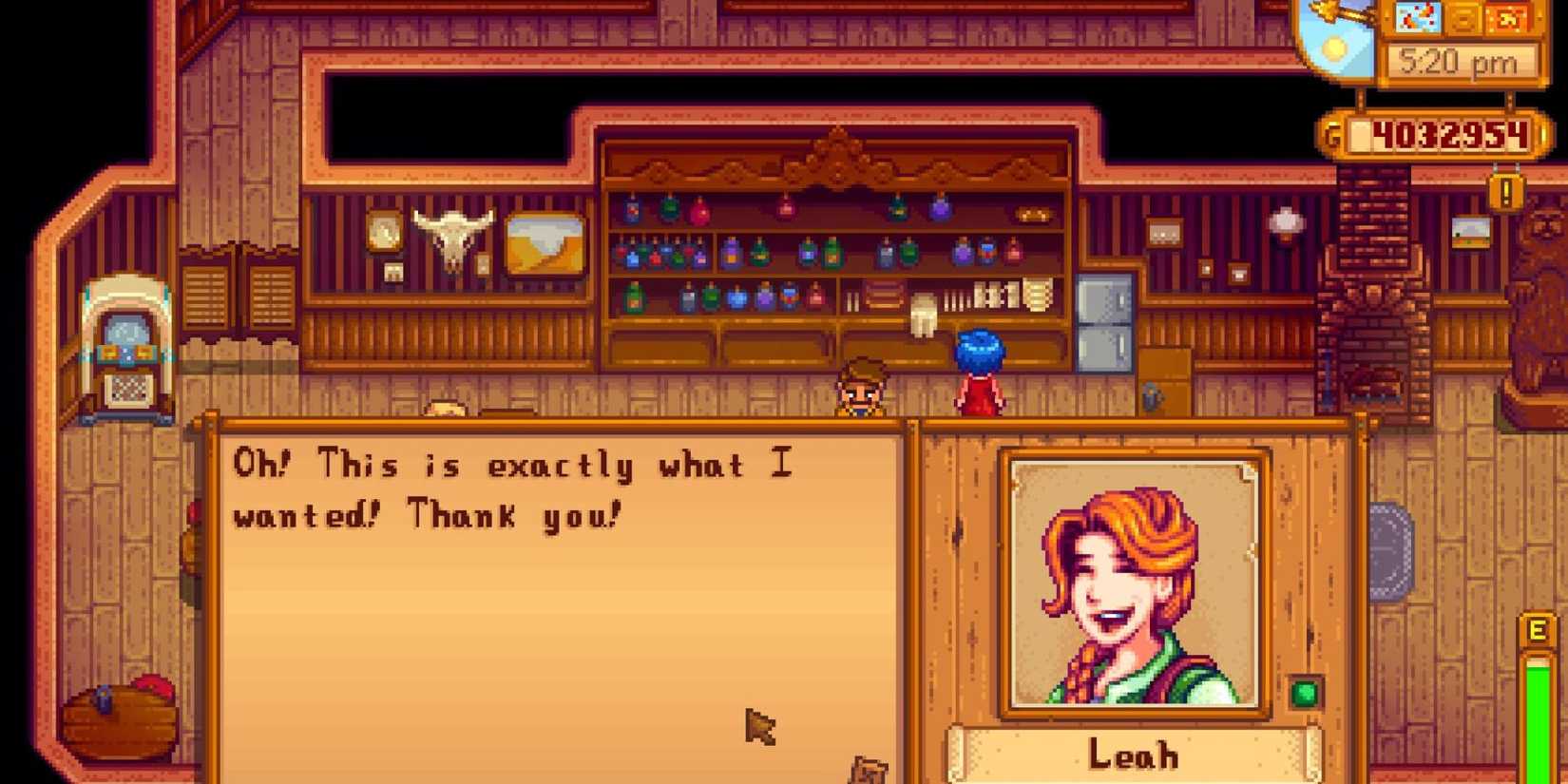Click the gold total reading 4032954
Viewport: 1568px width, 784px height.
(x=1450, y=134)
